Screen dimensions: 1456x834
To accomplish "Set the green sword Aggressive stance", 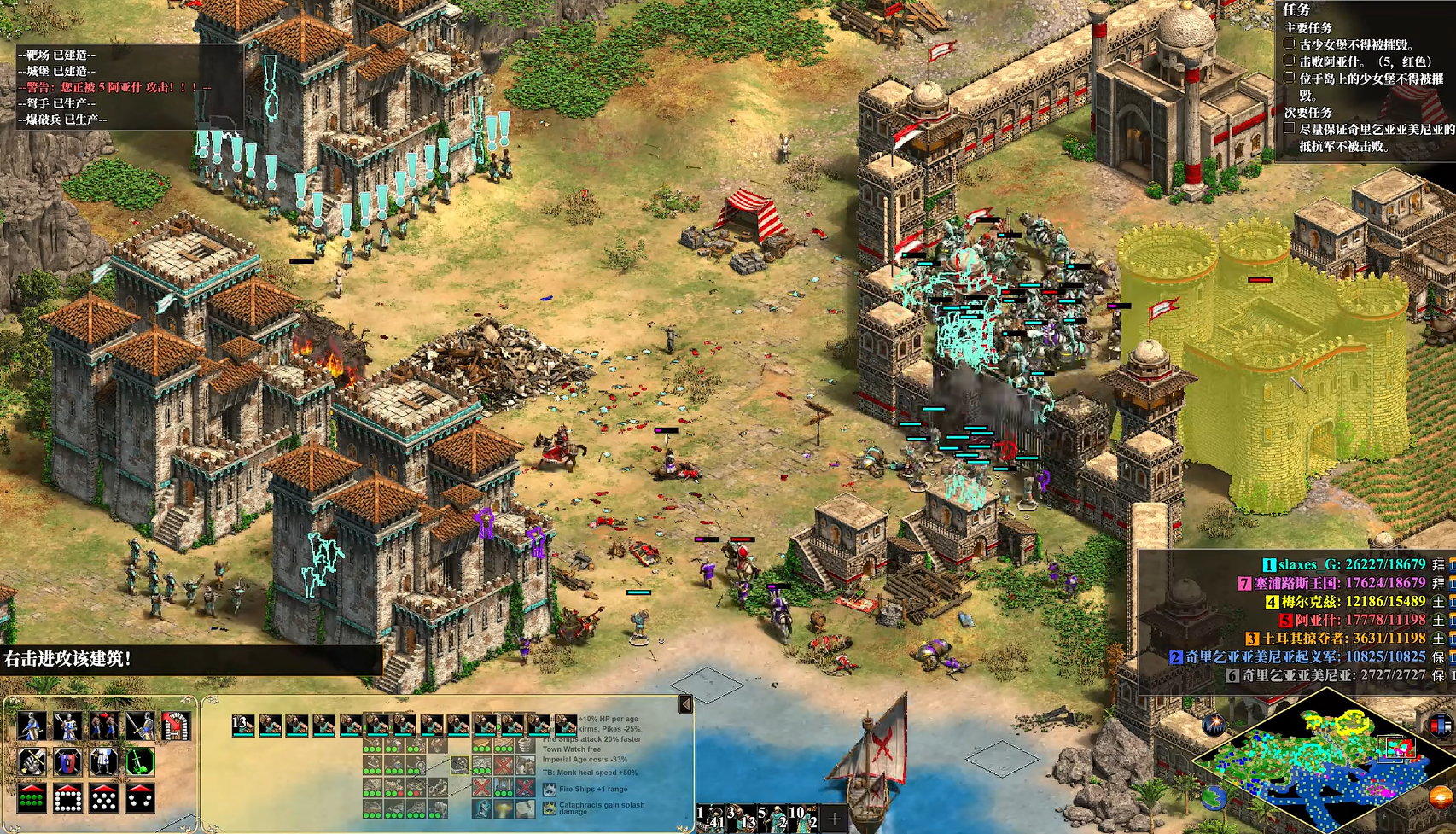I will click(x=140, y=761).
